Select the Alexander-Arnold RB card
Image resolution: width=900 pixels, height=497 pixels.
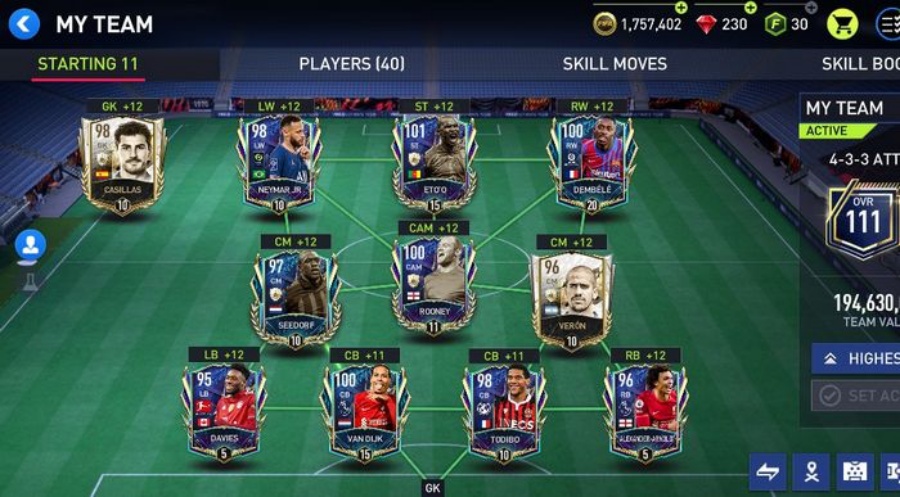click(x=645, y=411)
